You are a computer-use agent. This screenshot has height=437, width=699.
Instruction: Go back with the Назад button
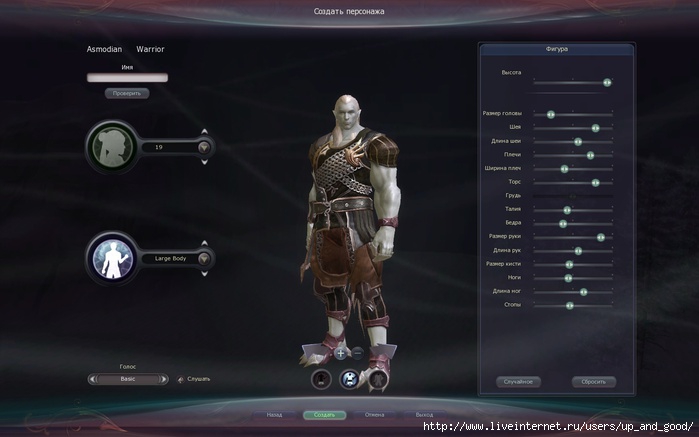pos(274,414)
